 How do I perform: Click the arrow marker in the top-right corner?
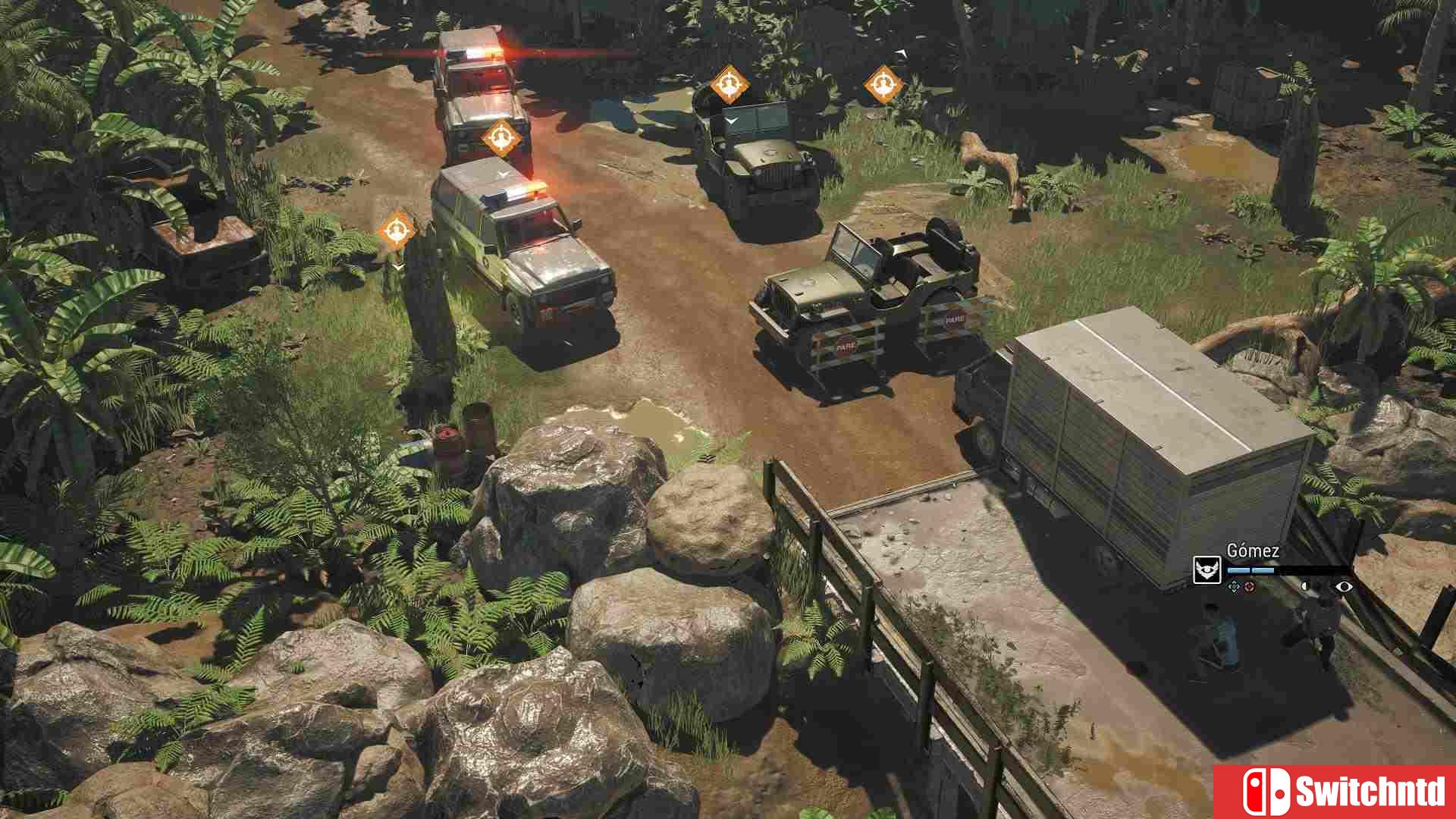click(902, 55)
